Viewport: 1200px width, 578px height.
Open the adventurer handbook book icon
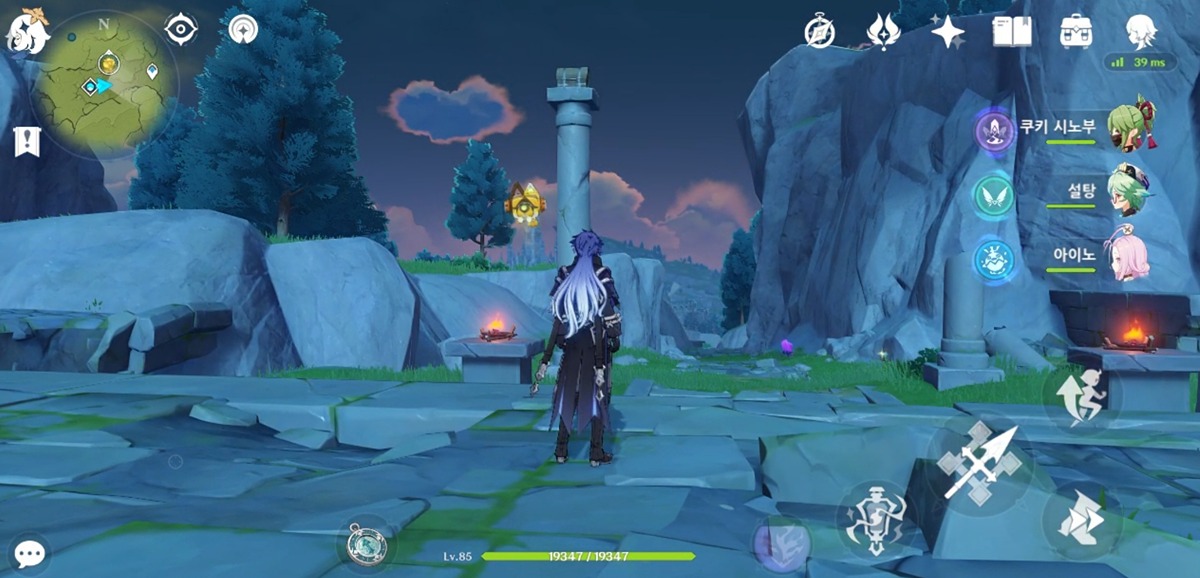coord(1011,31)
